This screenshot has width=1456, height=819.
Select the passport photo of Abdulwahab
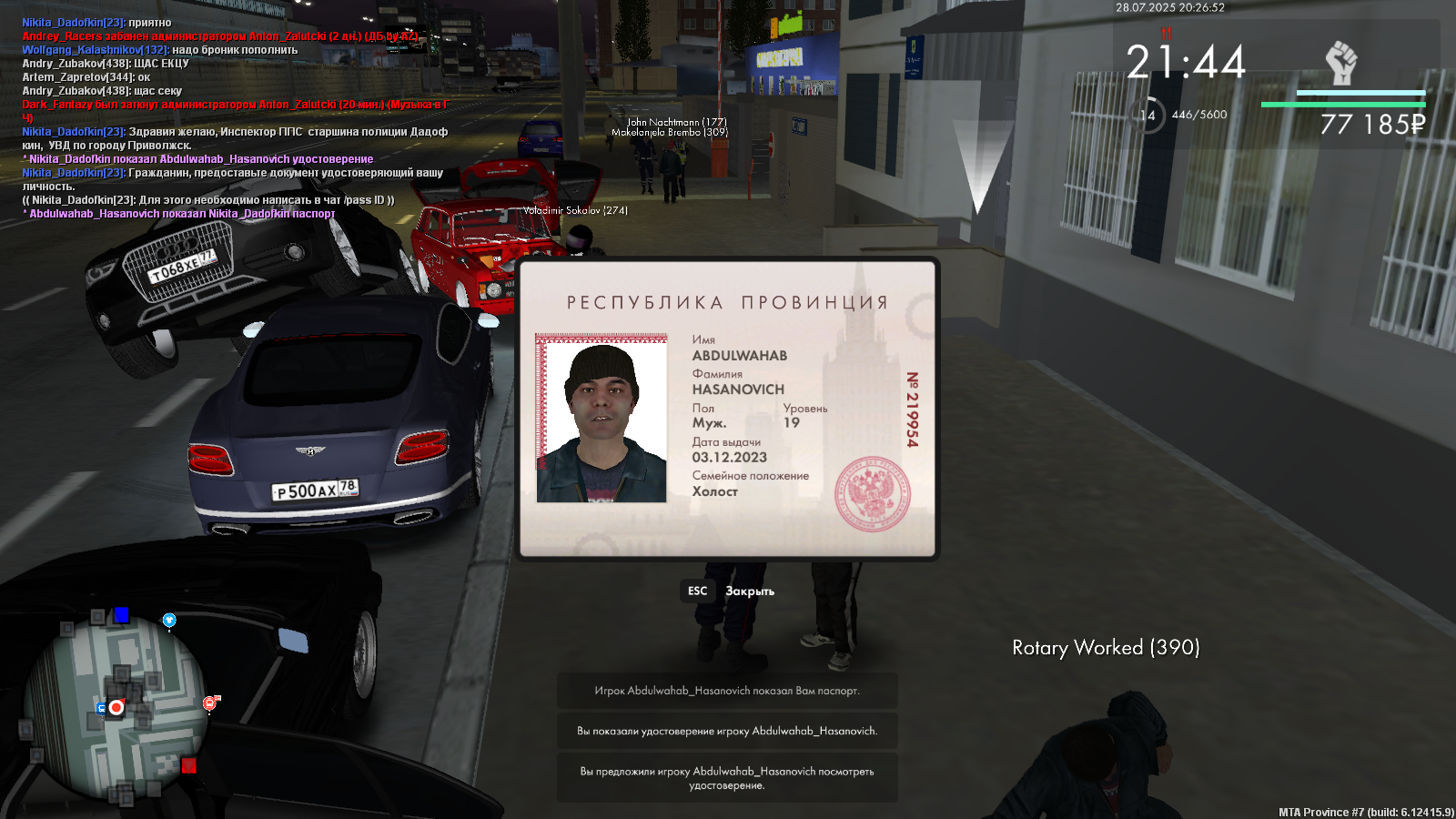tap(602, 418)
